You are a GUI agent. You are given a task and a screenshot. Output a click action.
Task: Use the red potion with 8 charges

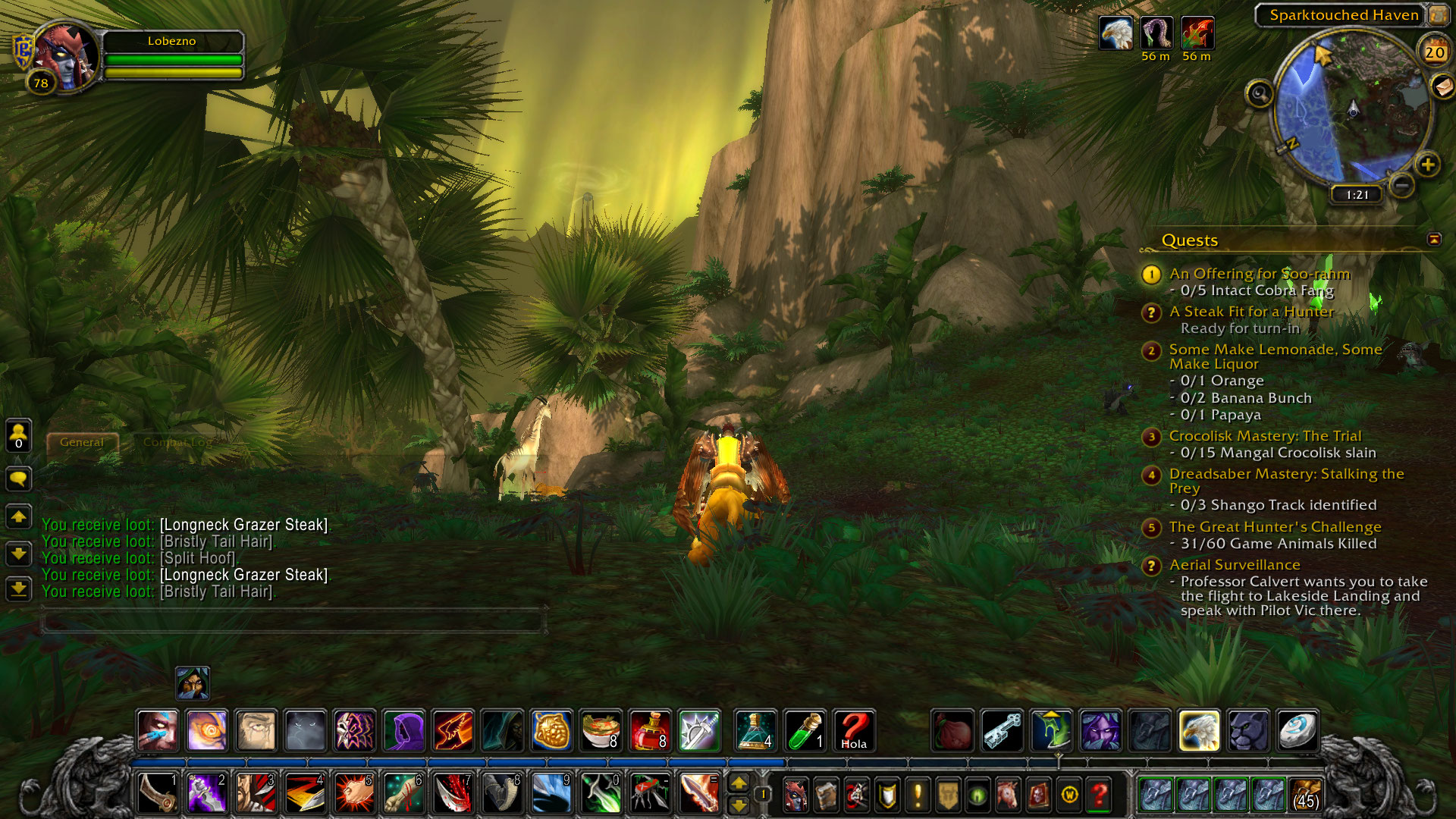tap(650, 731)
